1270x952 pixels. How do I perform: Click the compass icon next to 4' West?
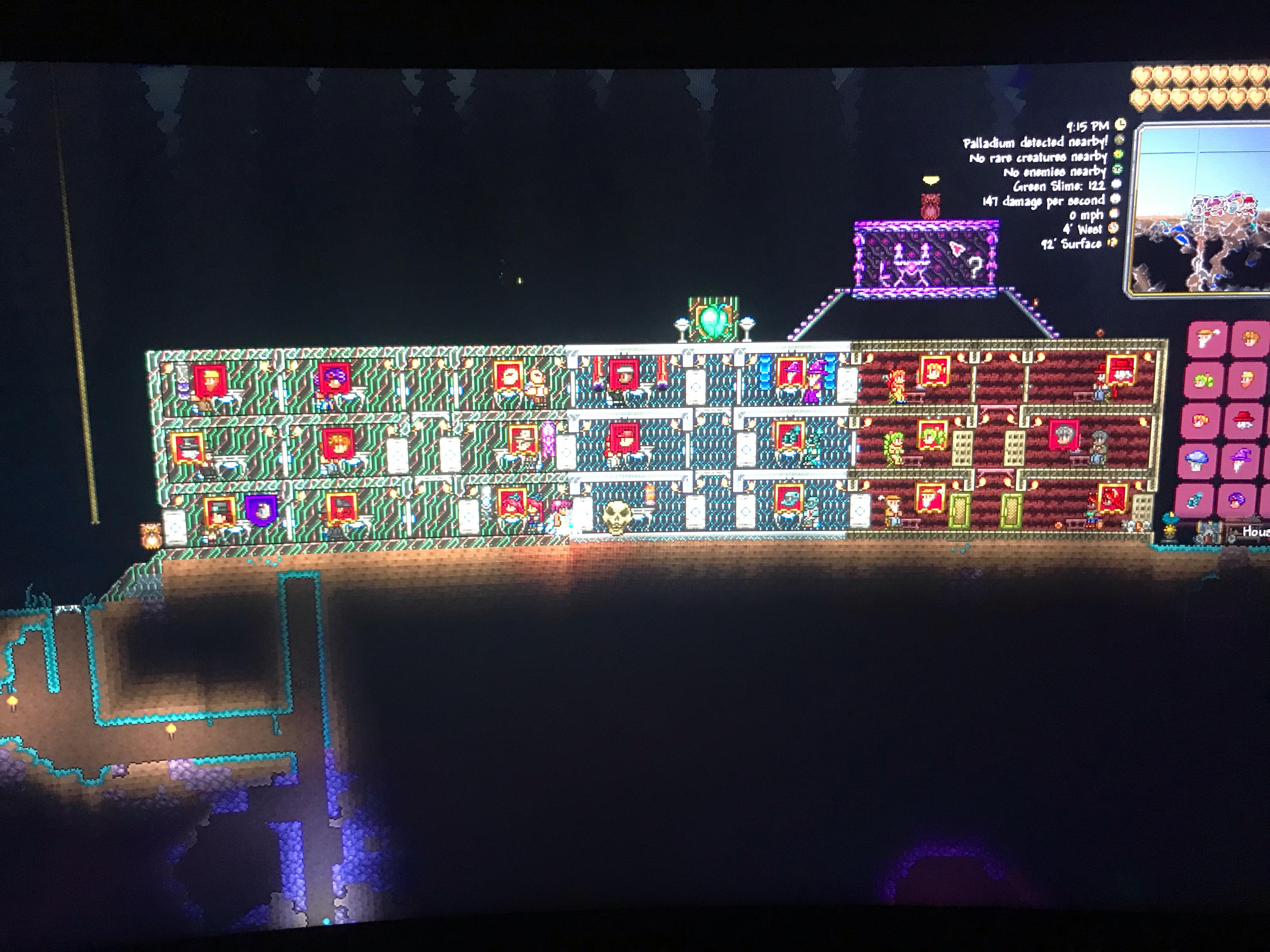(x=1113, y=228)
